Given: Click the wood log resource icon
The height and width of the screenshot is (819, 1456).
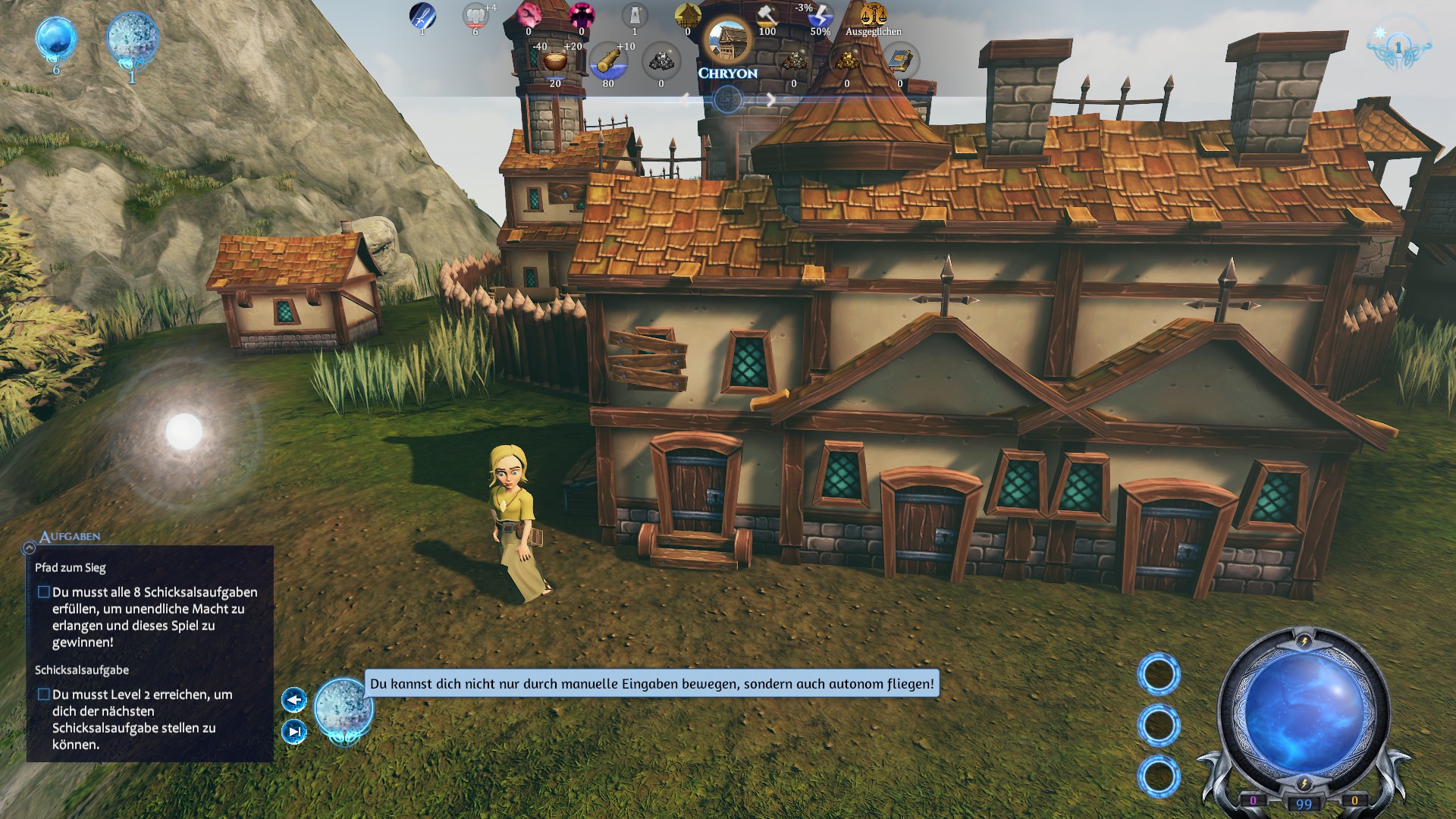Looking at the screenshot, I should [608, 62].
